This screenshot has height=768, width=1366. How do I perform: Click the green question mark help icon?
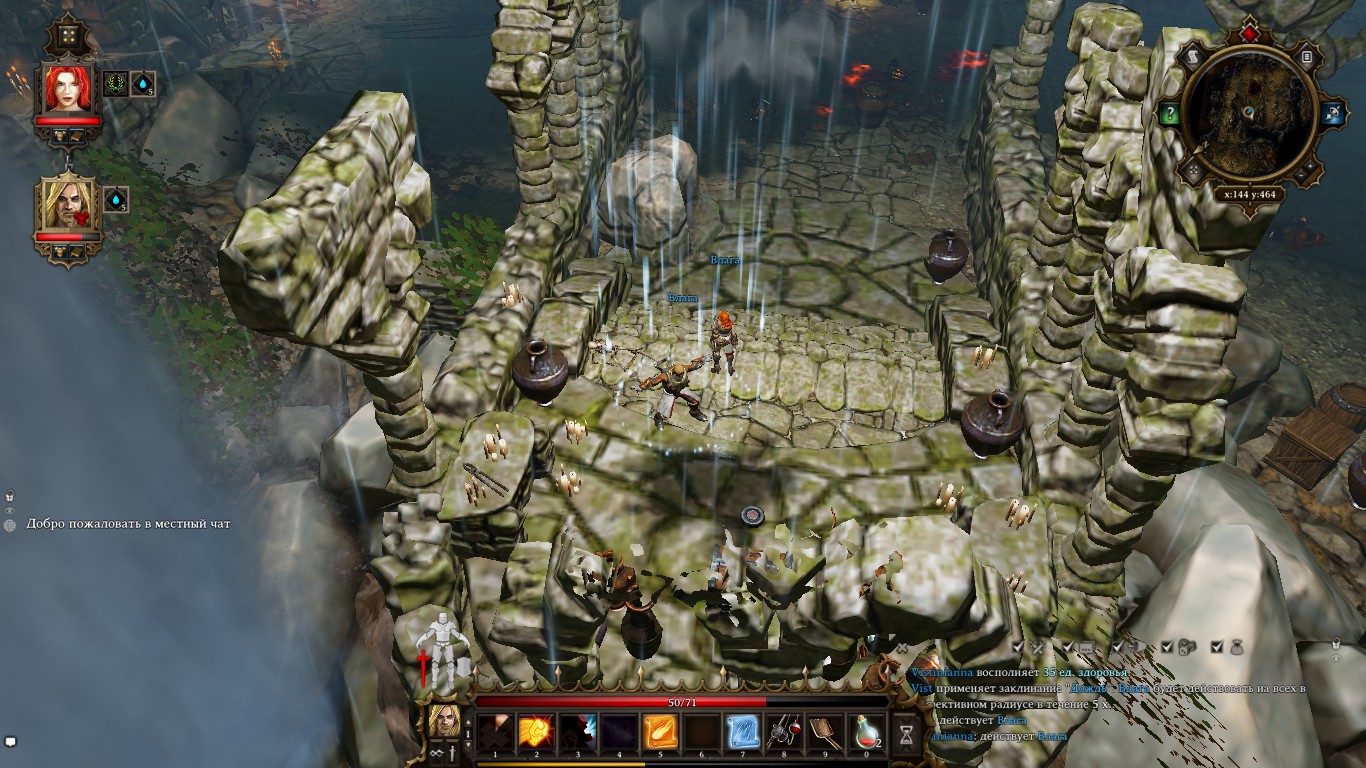[1170, 112]
